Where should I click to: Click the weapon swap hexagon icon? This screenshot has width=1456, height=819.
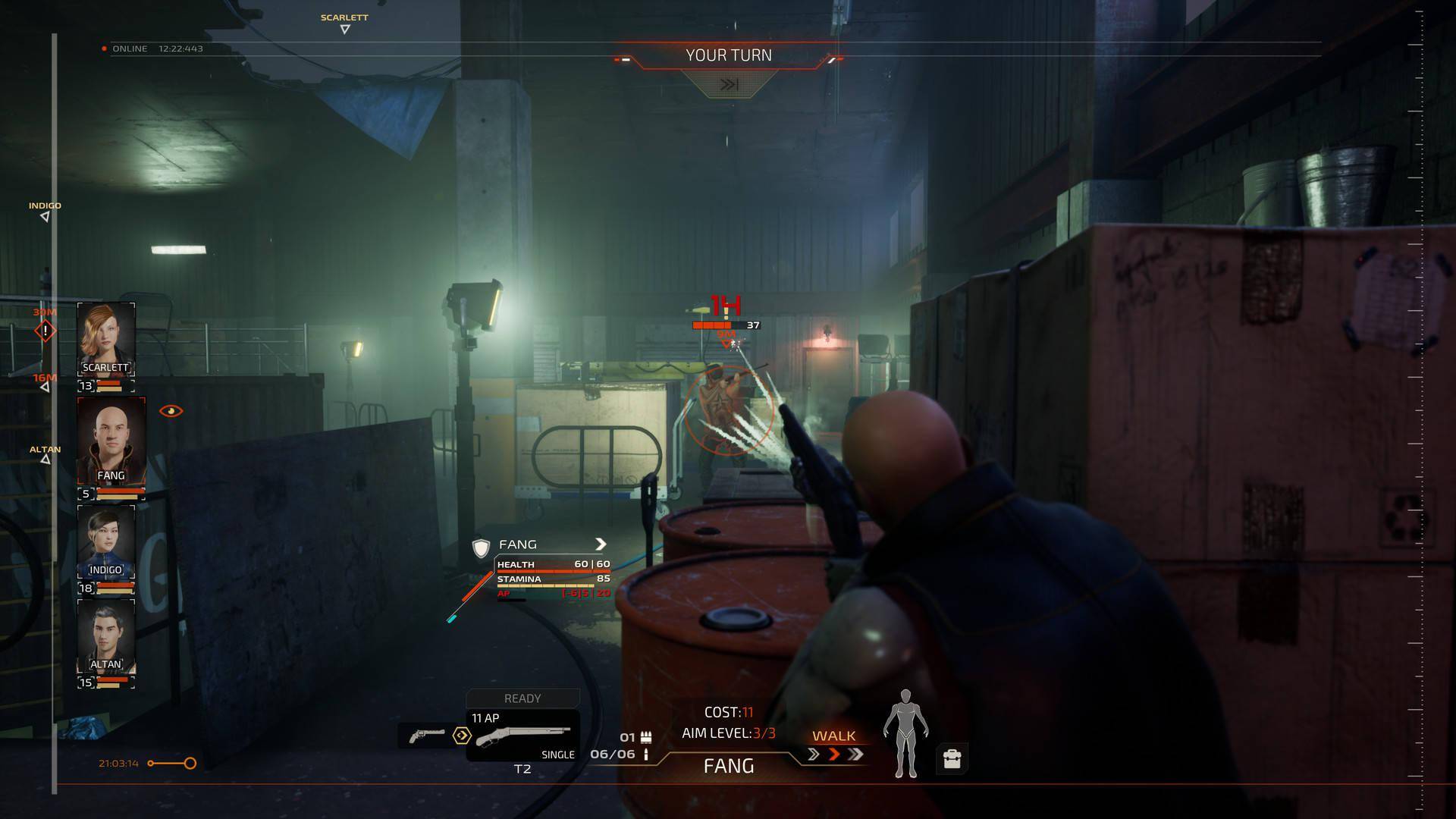point(461,736)
